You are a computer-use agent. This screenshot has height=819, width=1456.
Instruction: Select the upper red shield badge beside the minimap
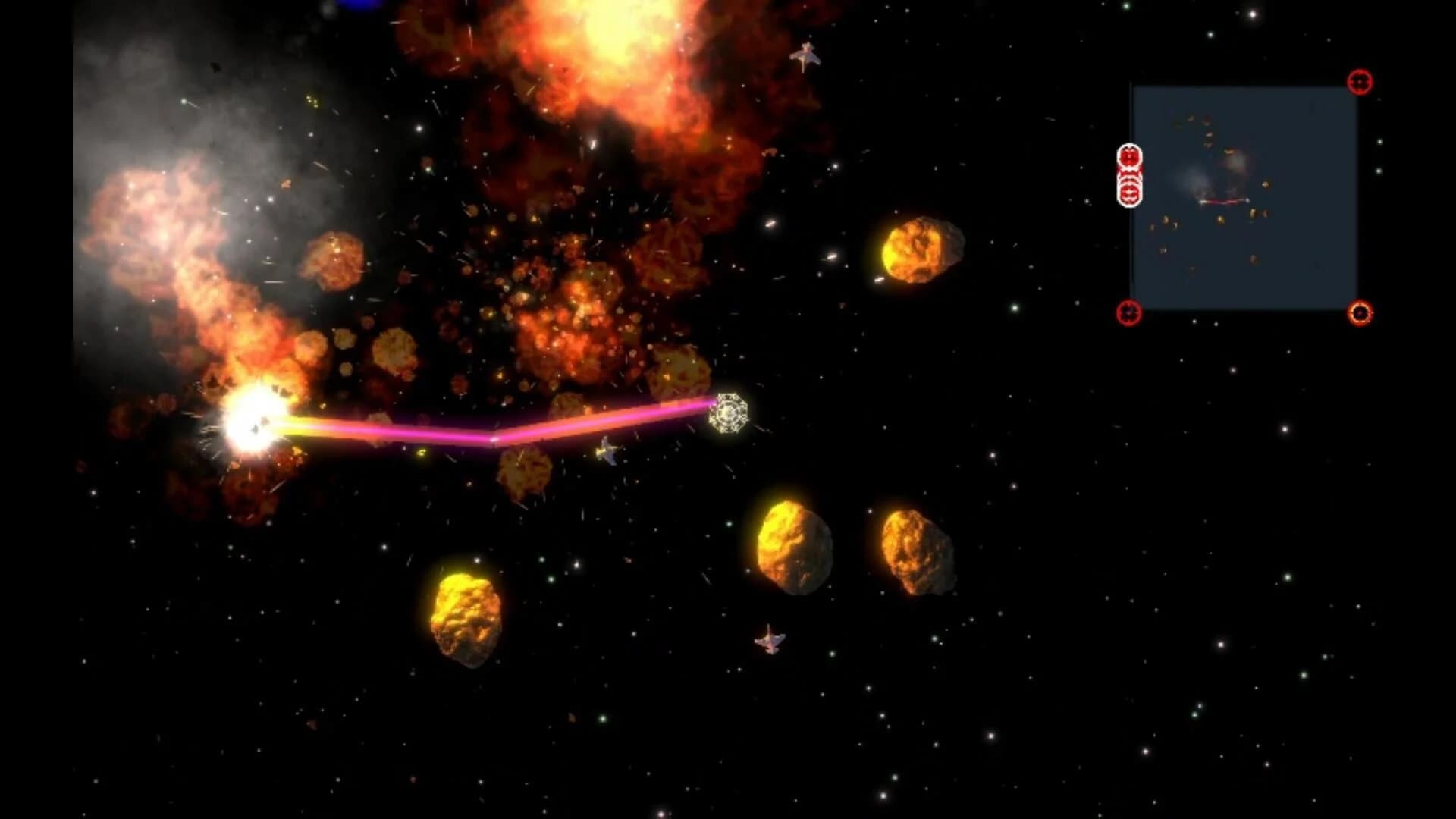pos(1129,156)
